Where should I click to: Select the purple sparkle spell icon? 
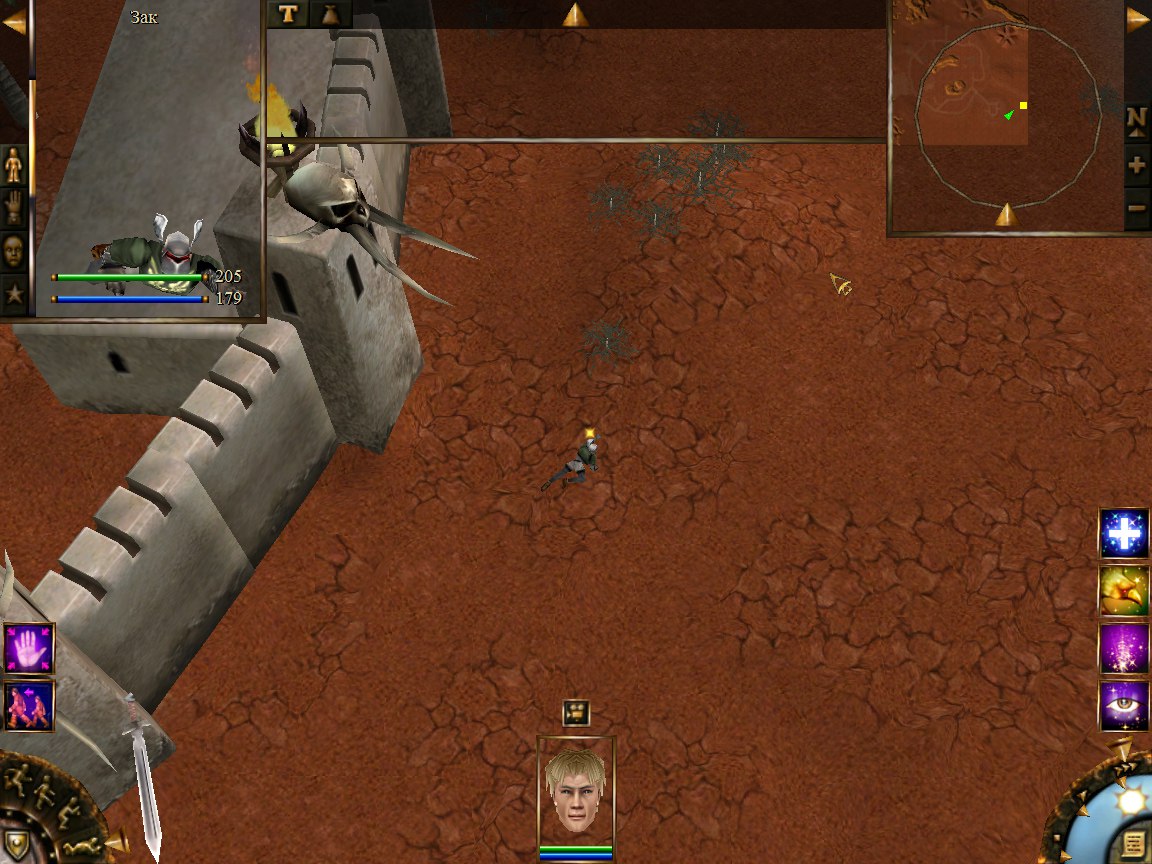pyautogui.click(x=1124, y=649)
